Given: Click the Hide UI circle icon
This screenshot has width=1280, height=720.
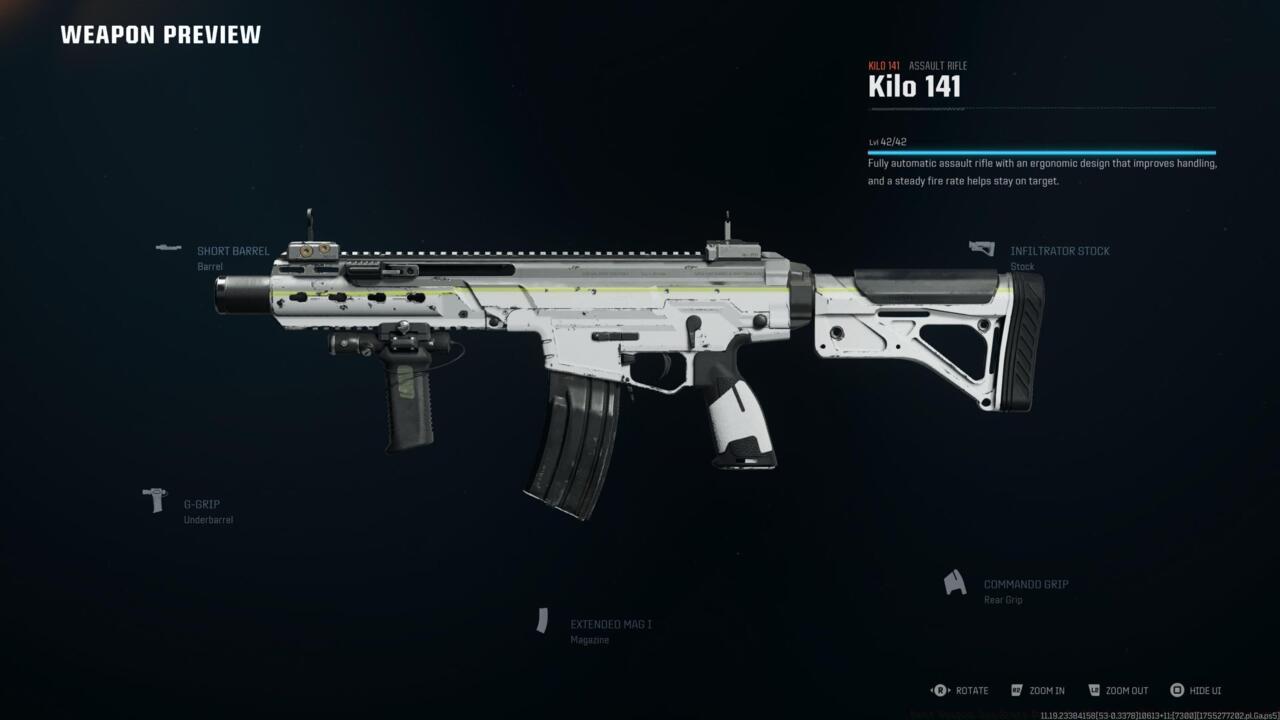Looking at the screenshot, I should 1176,690.
